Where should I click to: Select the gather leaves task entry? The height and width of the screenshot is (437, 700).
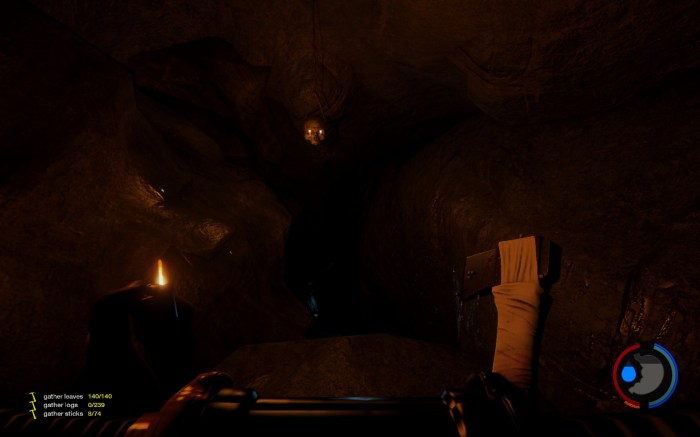tap(64, 396)
